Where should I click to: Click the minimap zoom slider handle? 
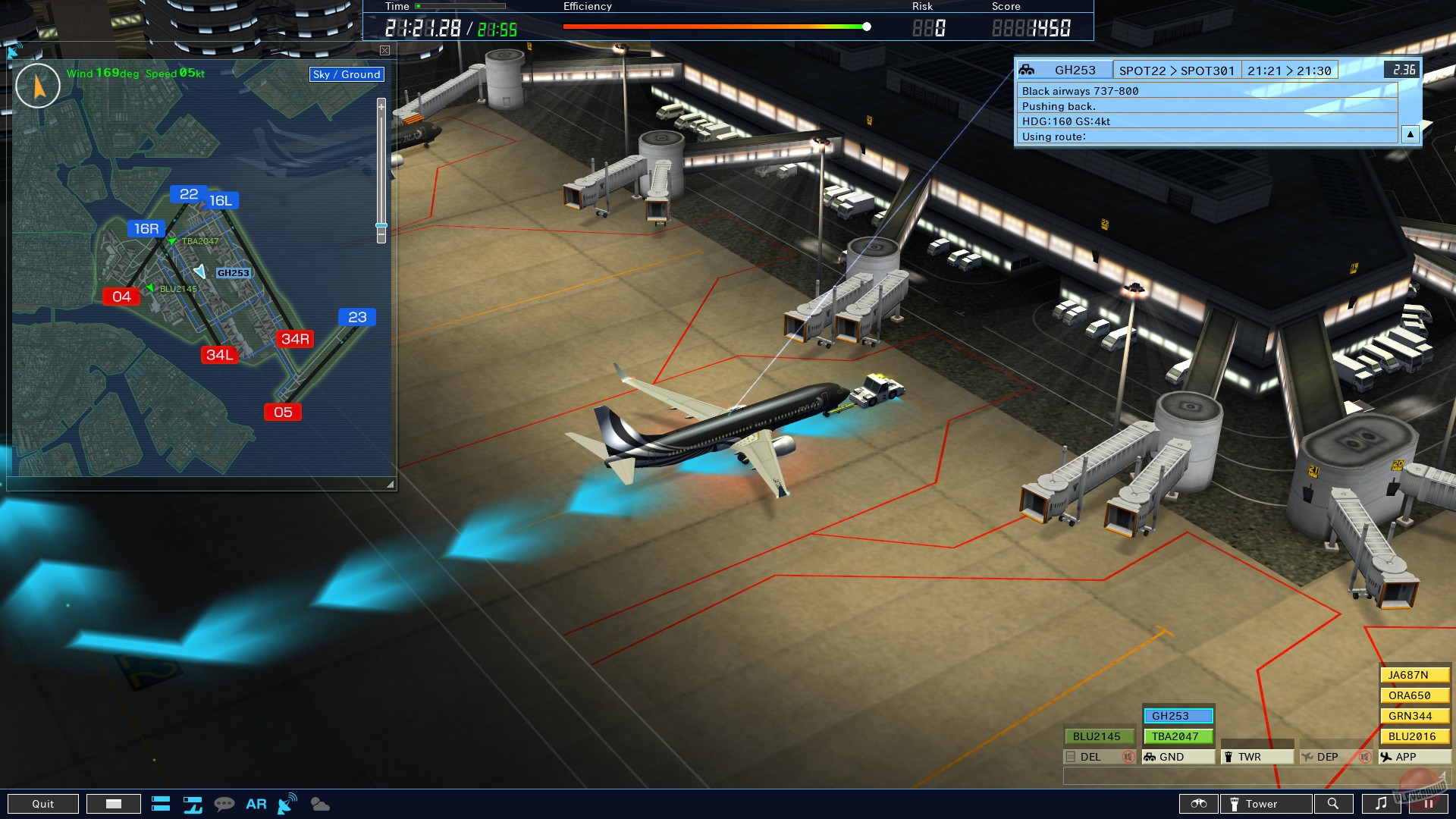tap(381, 225)
